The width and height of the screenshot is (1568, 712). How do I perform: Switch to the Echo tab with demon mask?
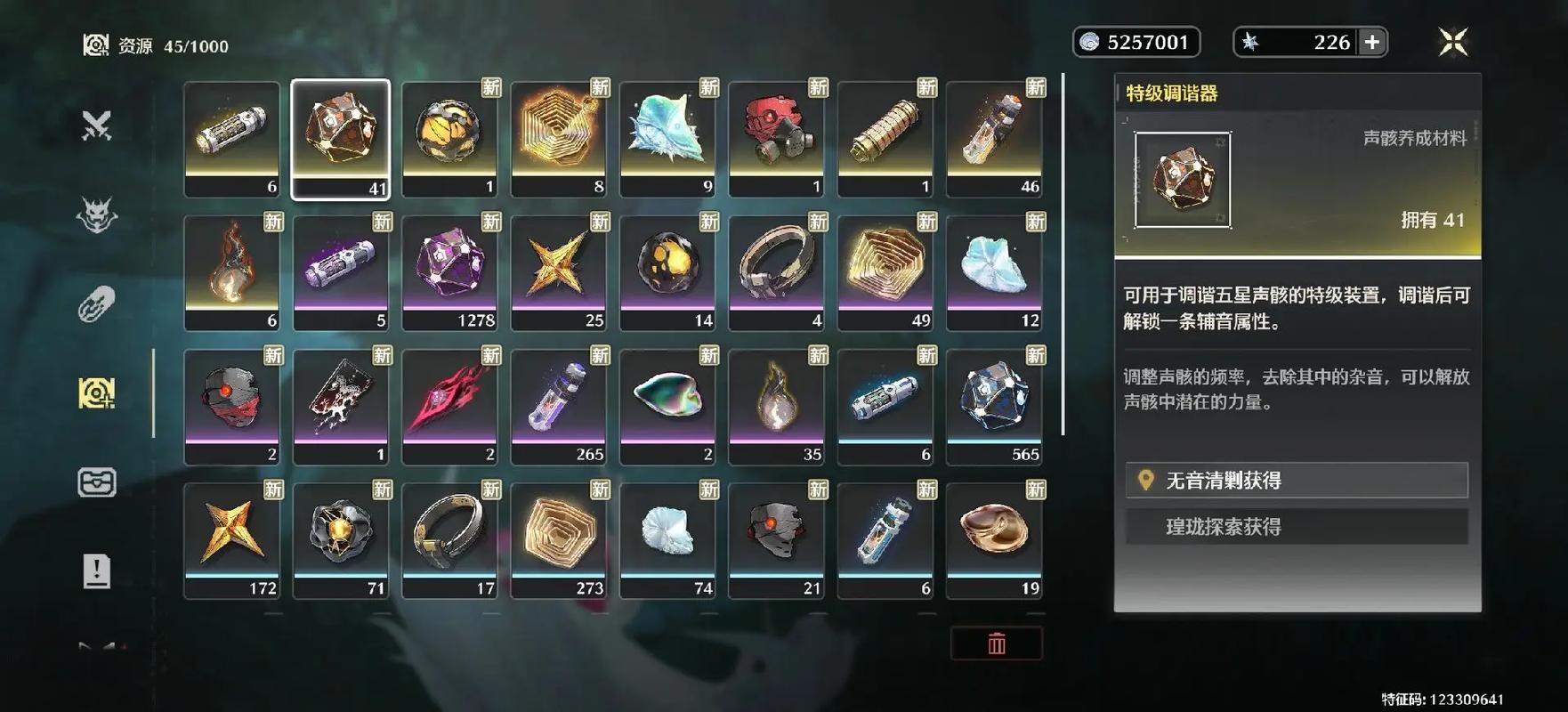(97, 214)
